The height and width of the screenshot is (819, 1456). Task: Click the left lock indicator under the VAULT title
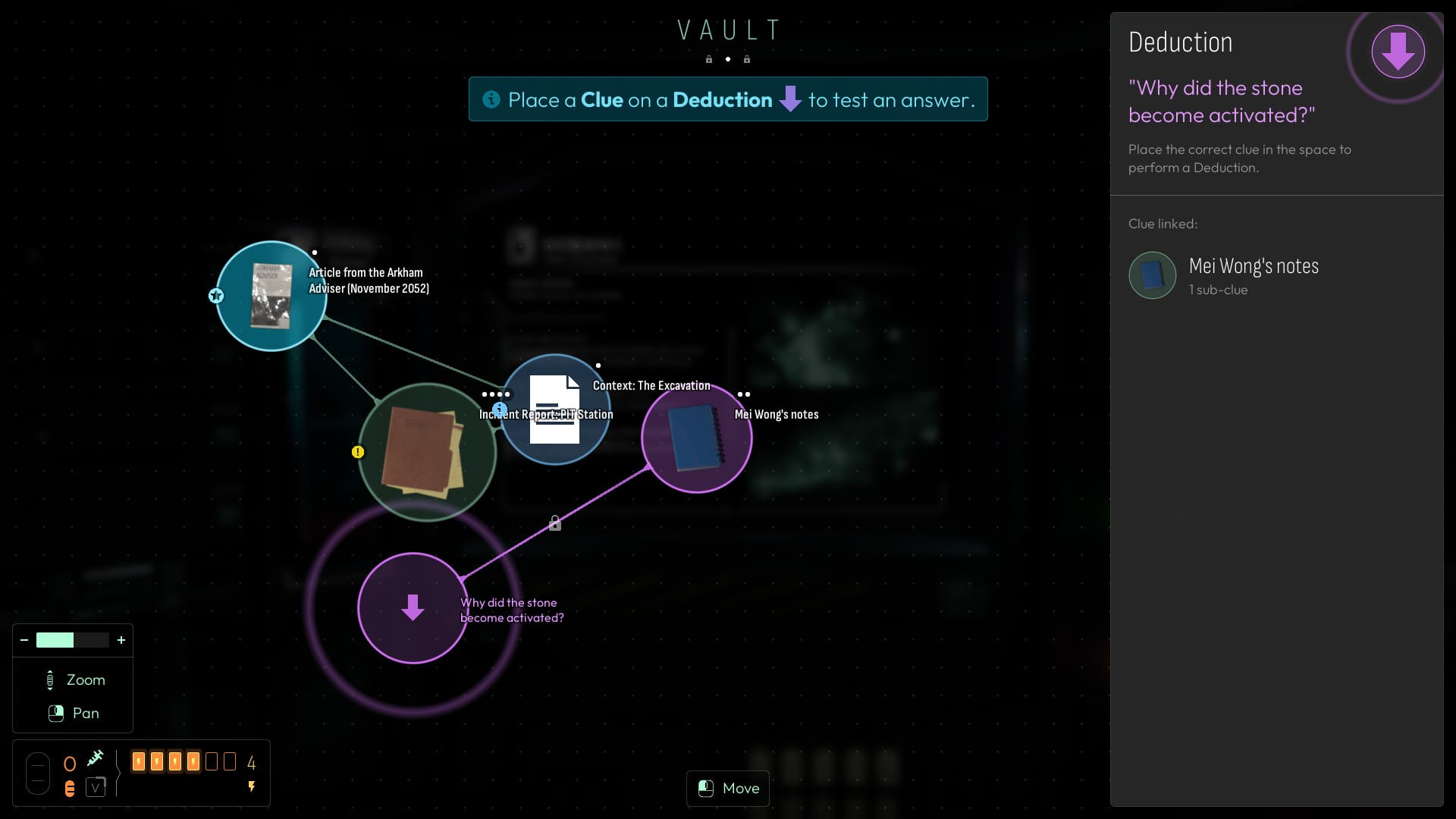(709, 59)
